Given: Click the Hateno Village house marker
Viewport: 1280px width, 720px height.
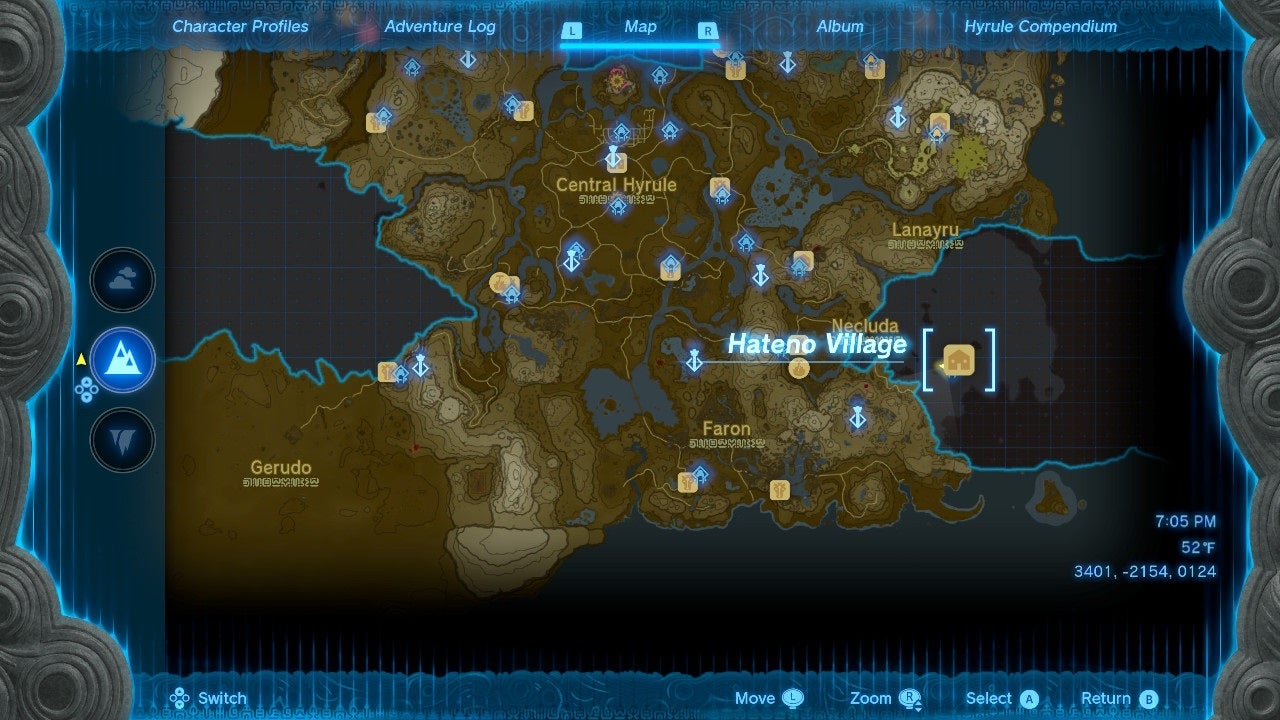Looking at the screenshot, I should pos(958,362).
